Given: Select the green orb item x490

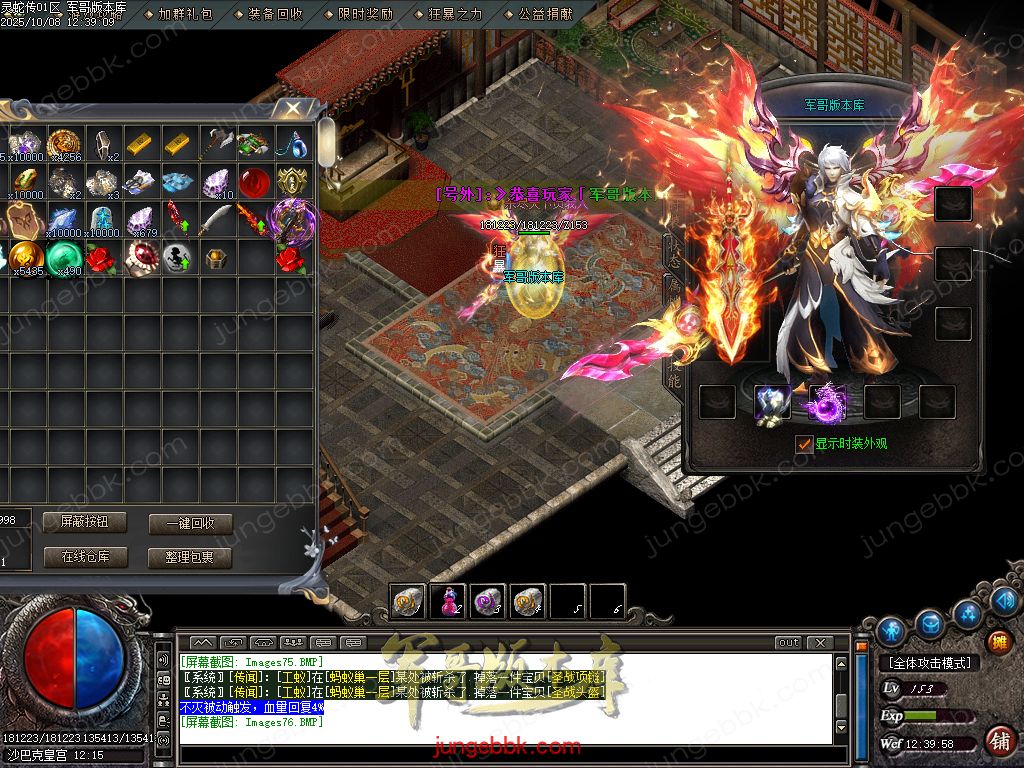Looking at the screenshot, I should click(x=67, y=259).
